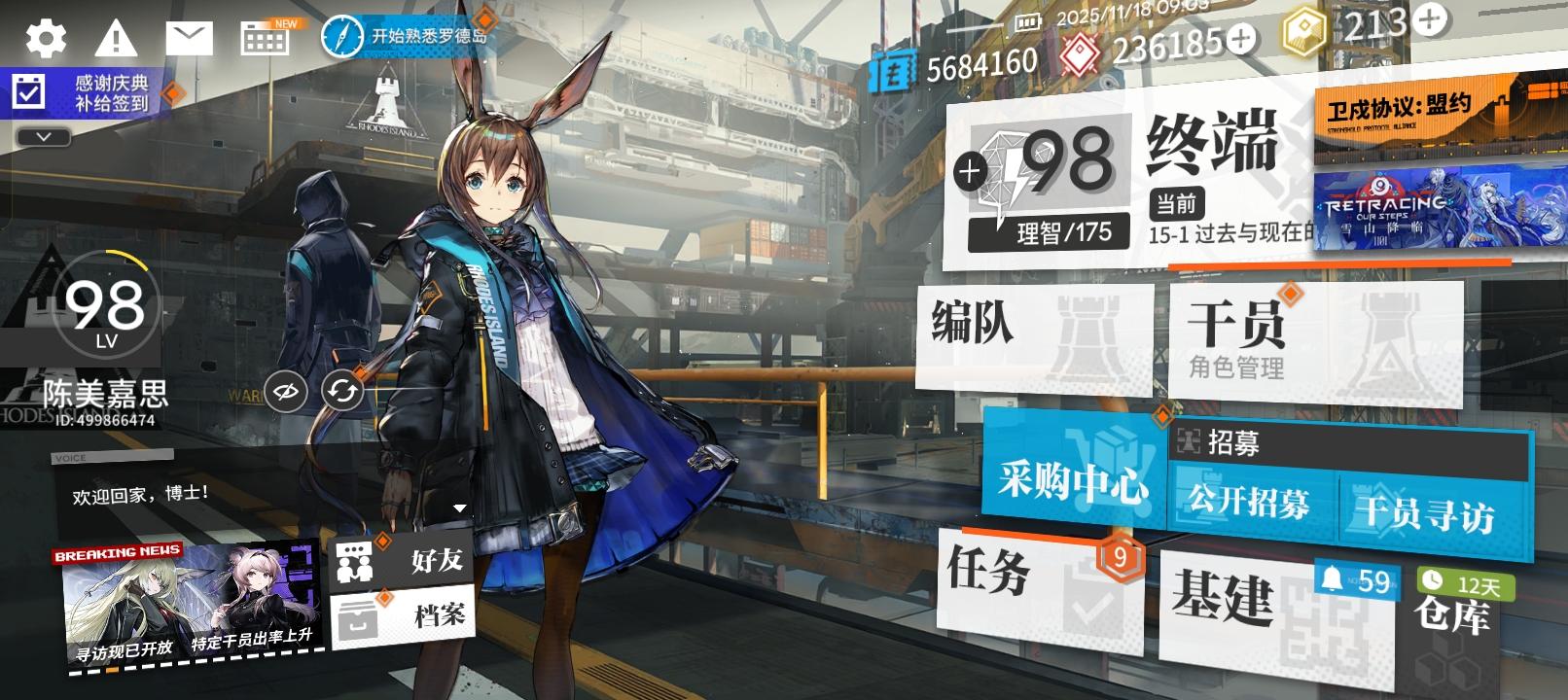Expand the small triangle arrow under the character
The image size is (1568, 700).
click(x=459, y=507)
